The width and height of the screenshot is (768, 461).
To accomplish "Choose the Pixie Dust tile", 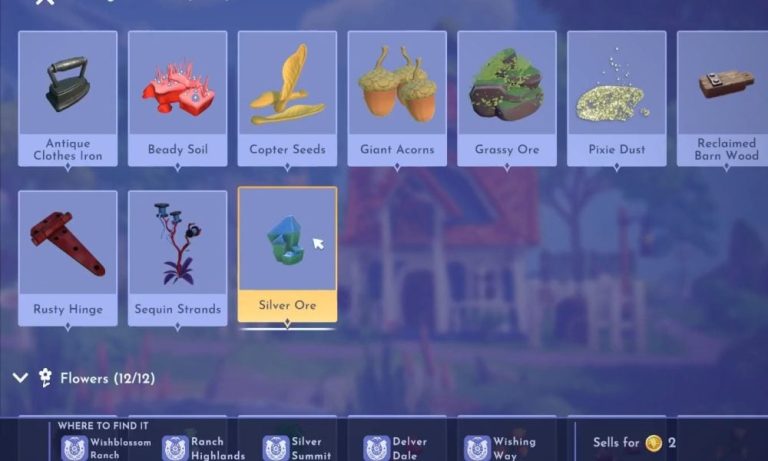I will tap(617, 97).
